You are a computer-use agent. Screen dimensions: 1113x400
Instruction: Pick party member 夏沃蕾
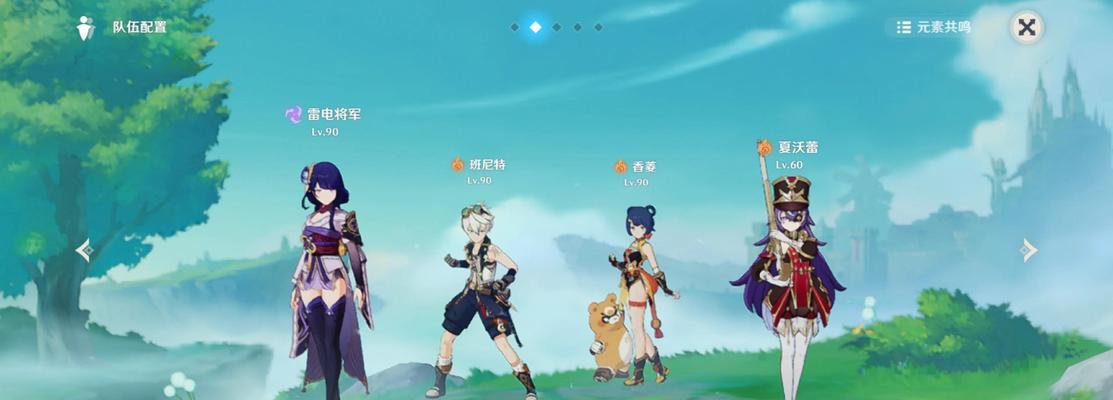(x=788, y=270)
